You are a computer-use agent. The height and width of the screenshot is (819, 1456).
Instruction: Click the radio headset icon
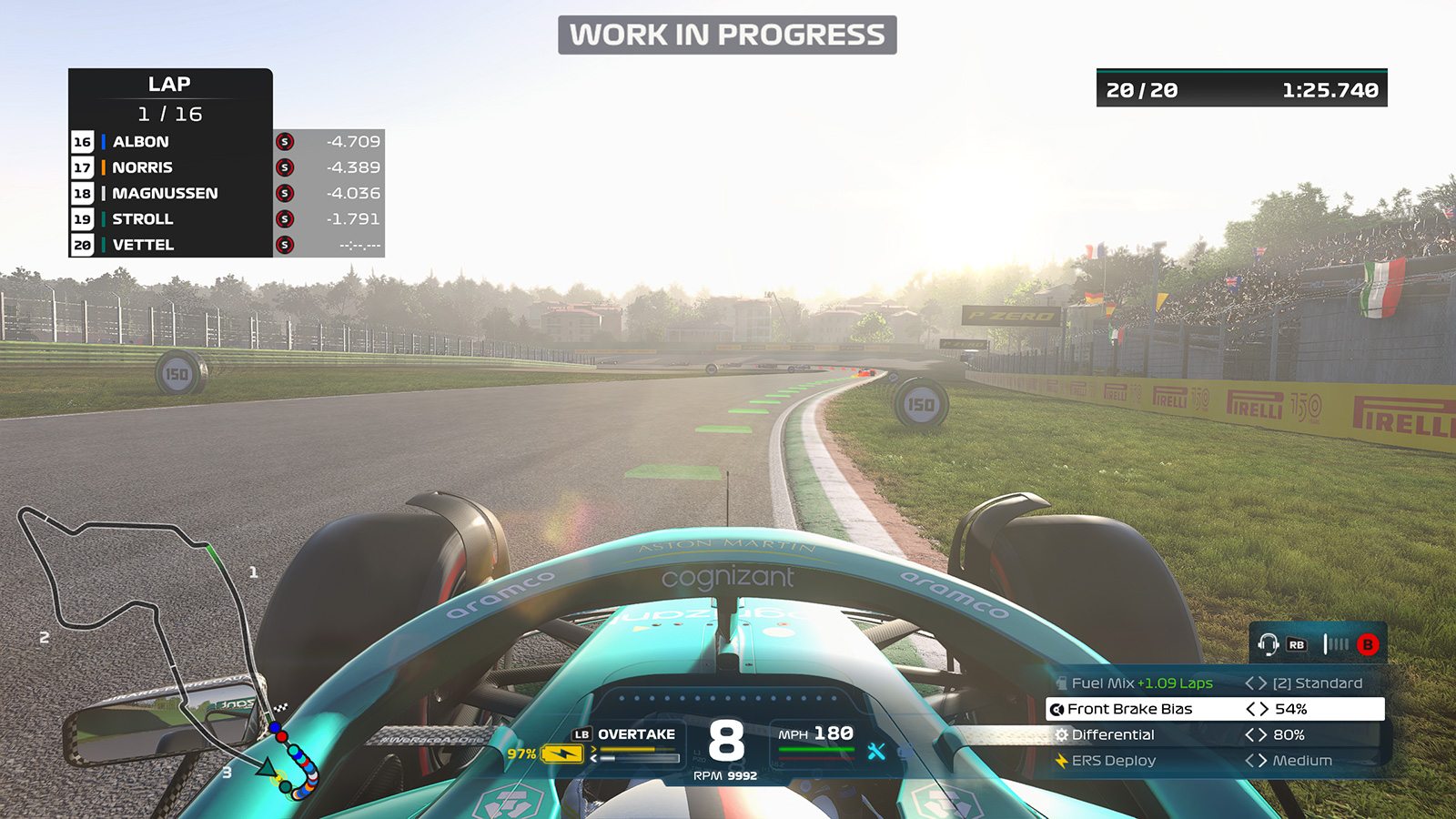(x=1268, y=644)
